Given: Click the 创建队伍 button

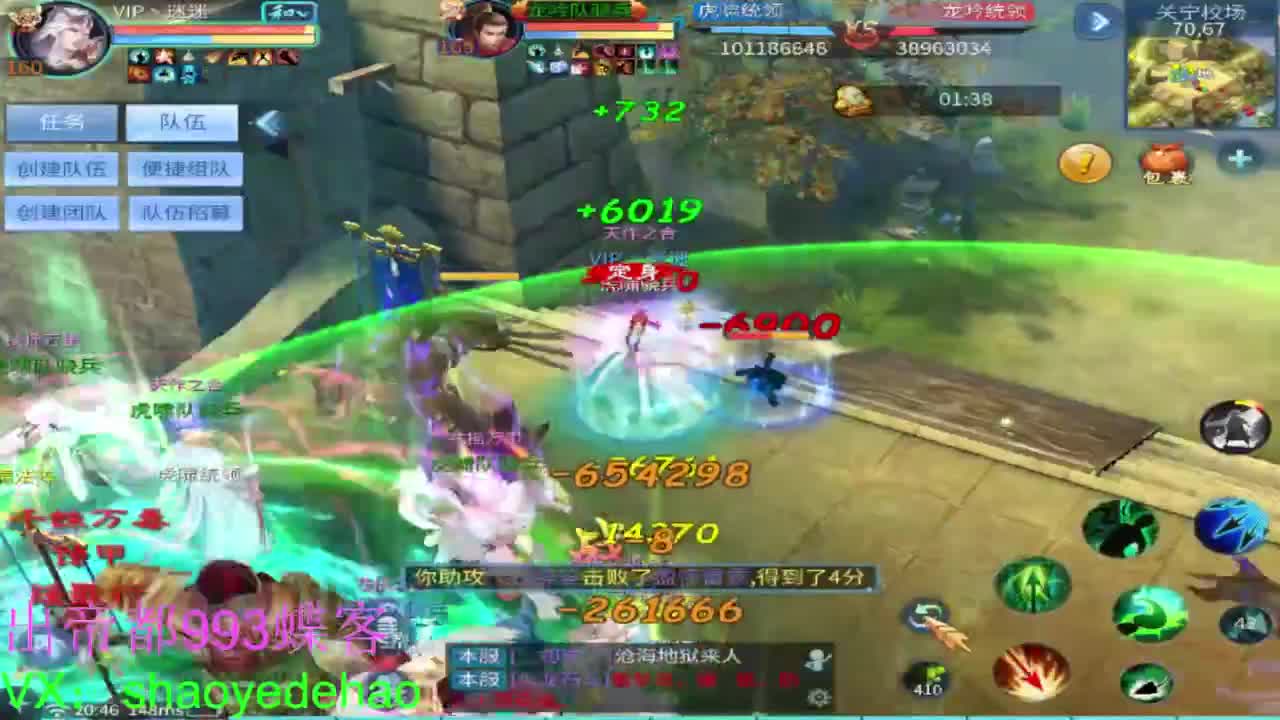Looking at the screenshot, I should coord(62,168).
